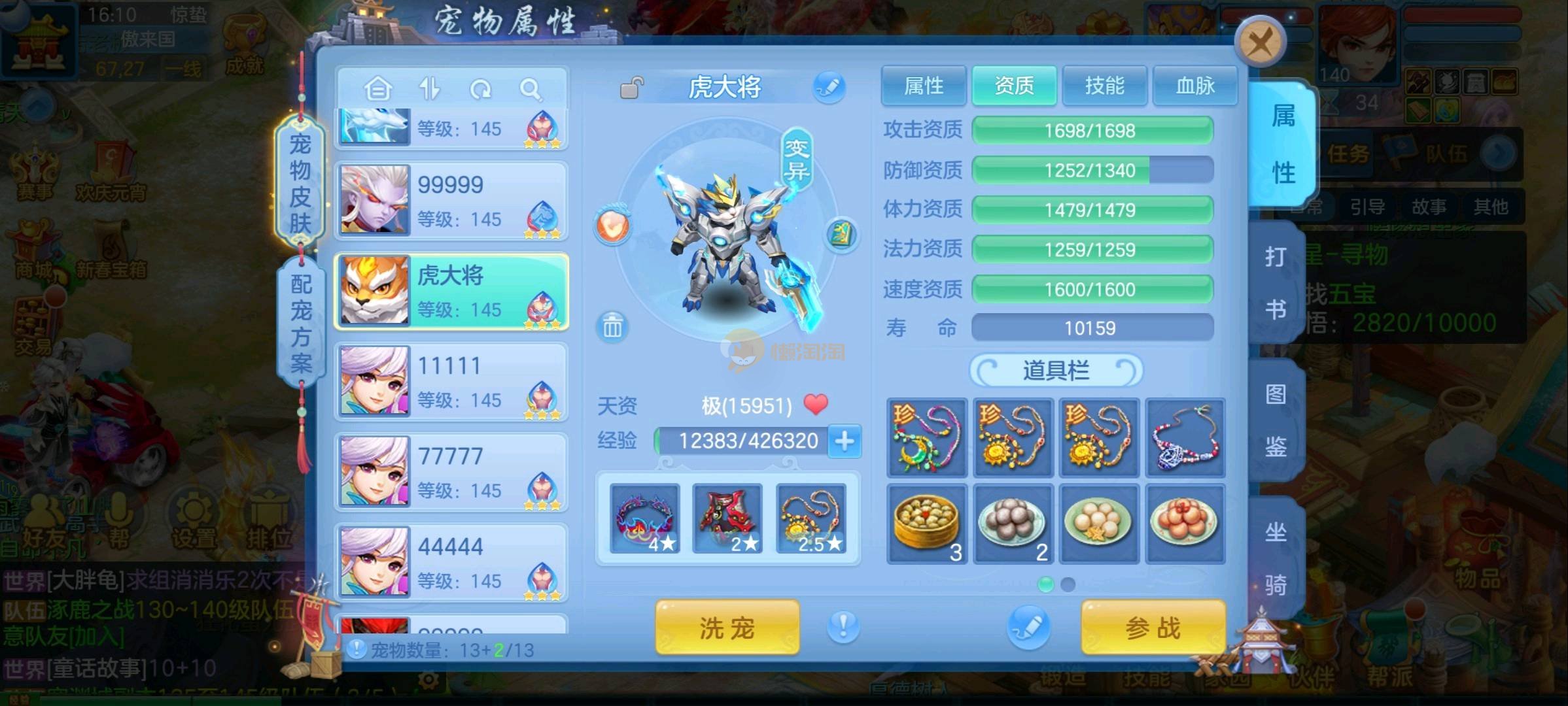Send pet to battle with 参战
The width and height of the screenshot is (1568, 706).
point(1153,628)
